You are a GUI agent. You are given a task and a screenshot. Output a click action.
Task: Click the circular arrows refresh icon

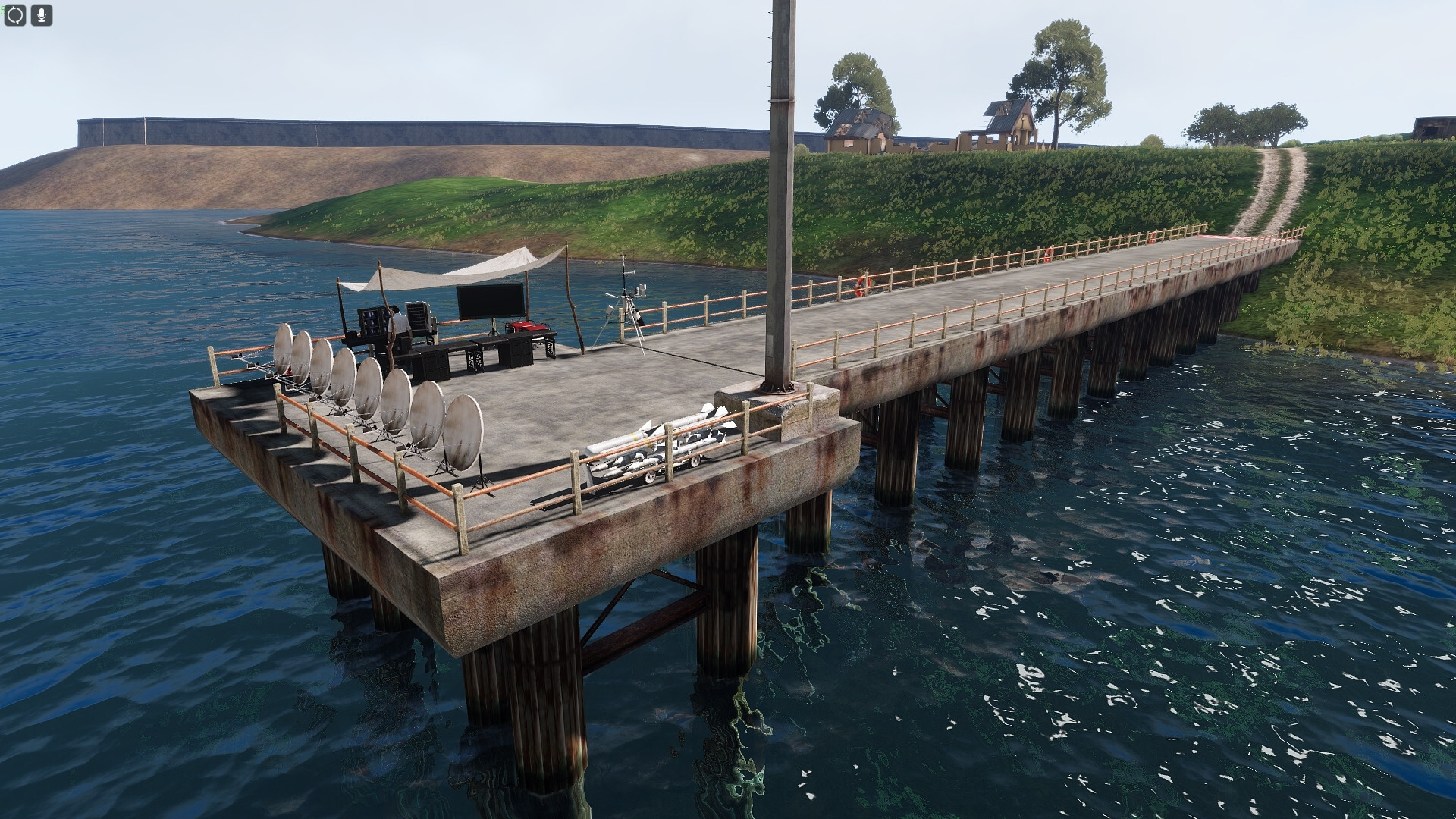[x=15, y=15]
